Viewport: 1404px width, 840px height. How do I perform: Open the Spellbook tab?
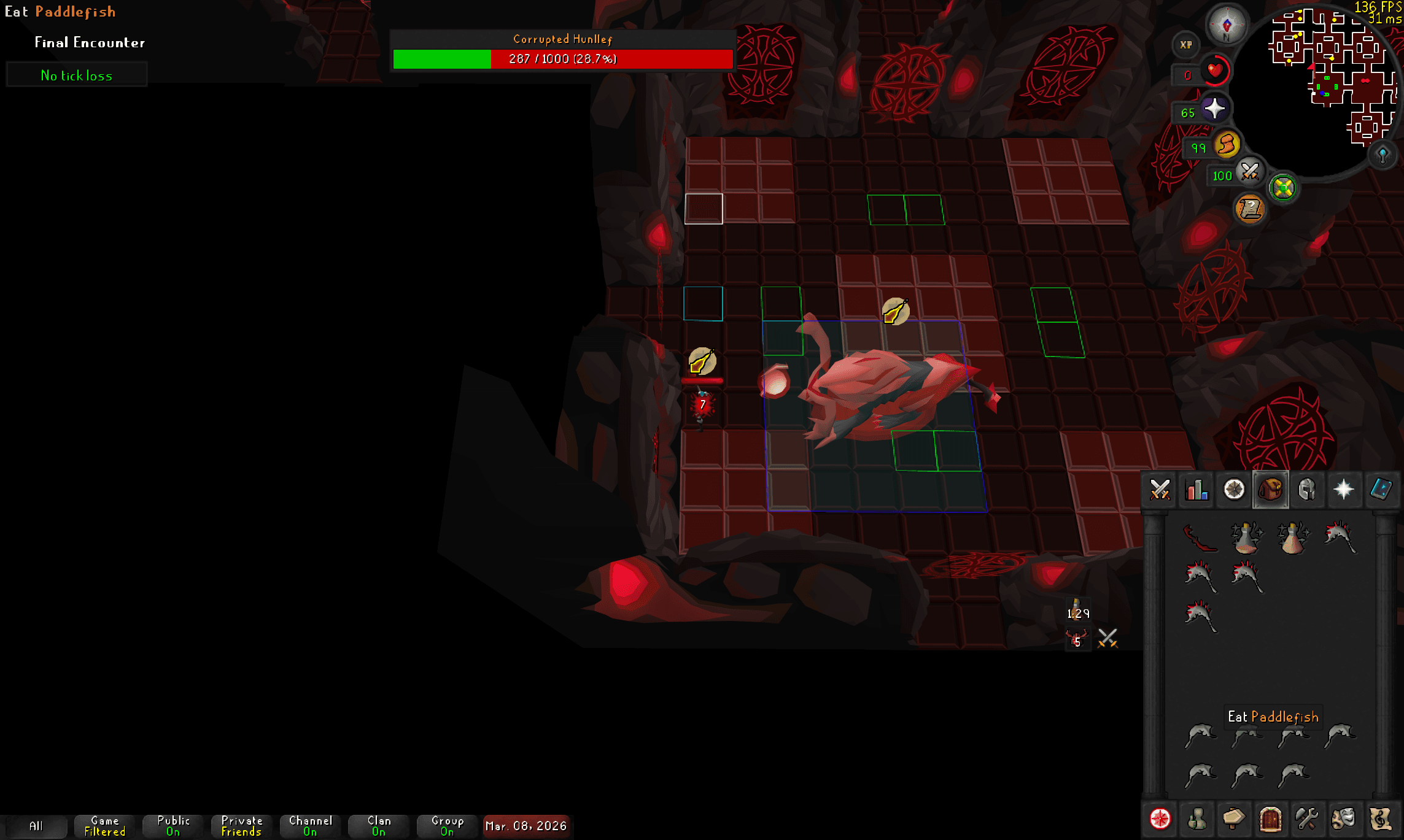click(x=1381, y=490)
